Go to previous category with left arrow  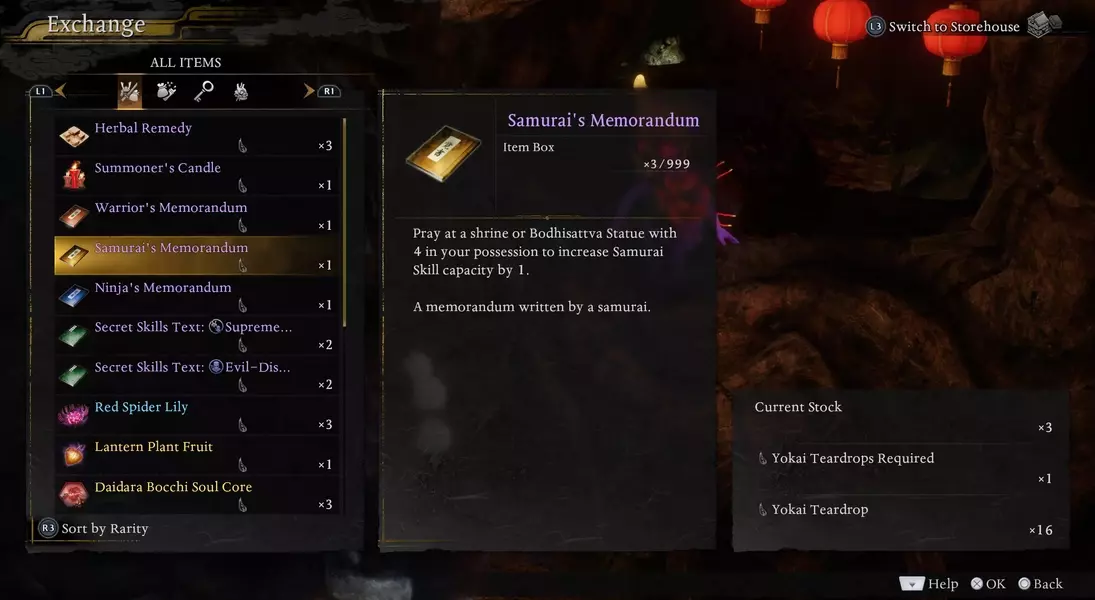pyautogui.click(x=60, y=91)
